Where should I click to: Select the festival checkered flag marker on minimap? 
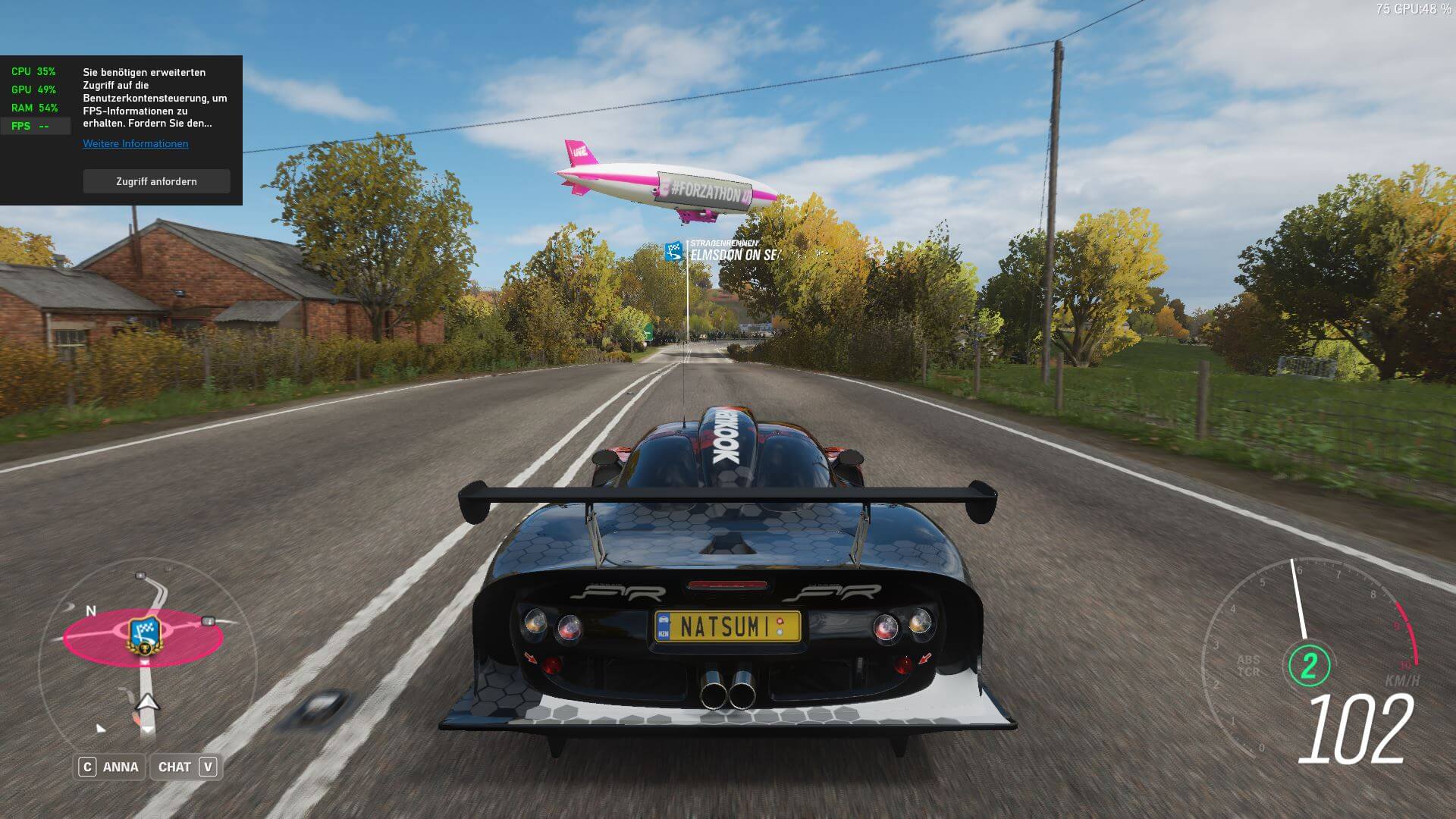coord(145,635)
